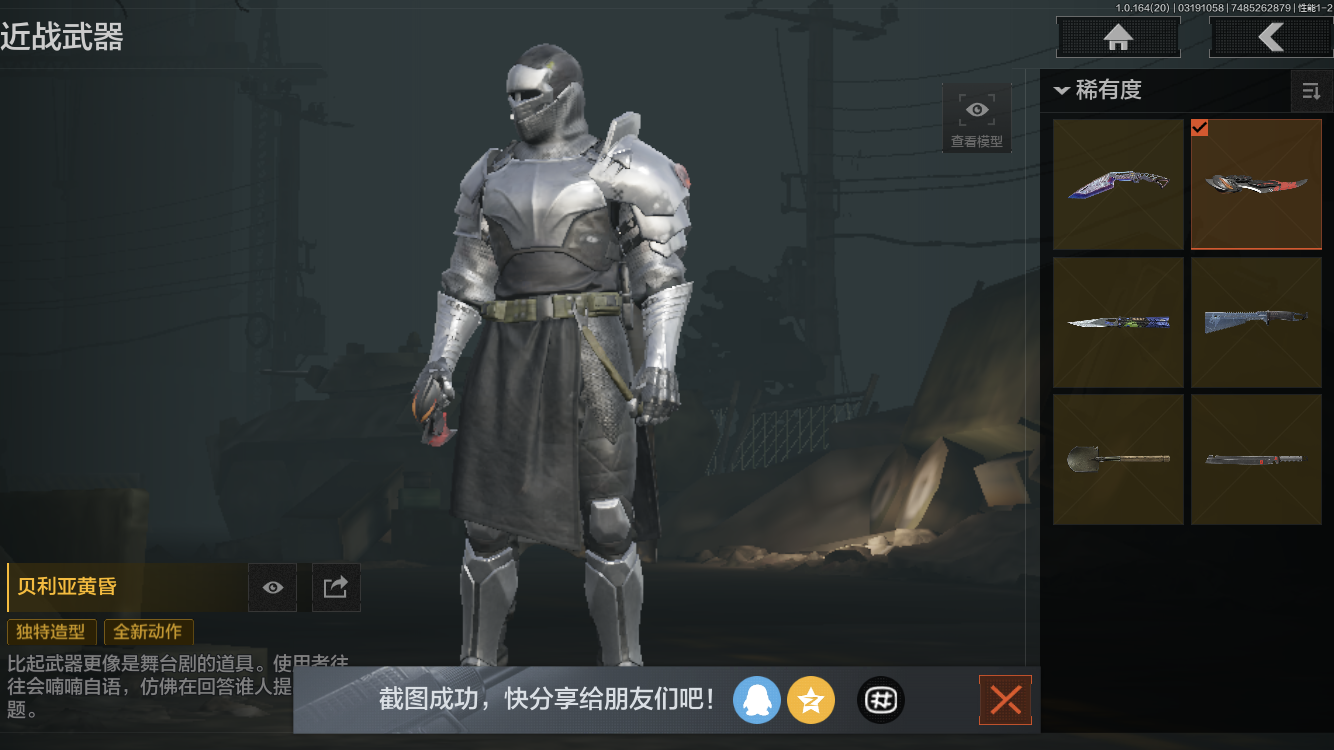This screenshot has width=1334, height=750.
Task: Select the blue machete skin thumbnail
Action: click(1256, 321)
